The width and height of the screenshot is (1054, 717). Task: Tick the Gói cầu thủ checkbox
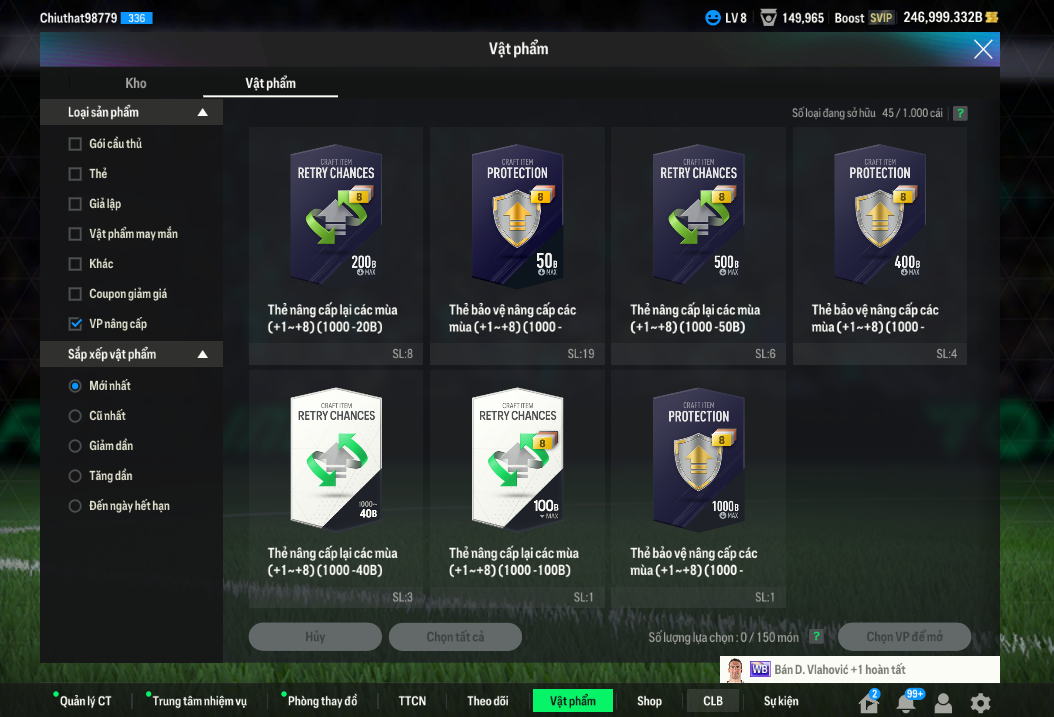[x=75, y=144]
